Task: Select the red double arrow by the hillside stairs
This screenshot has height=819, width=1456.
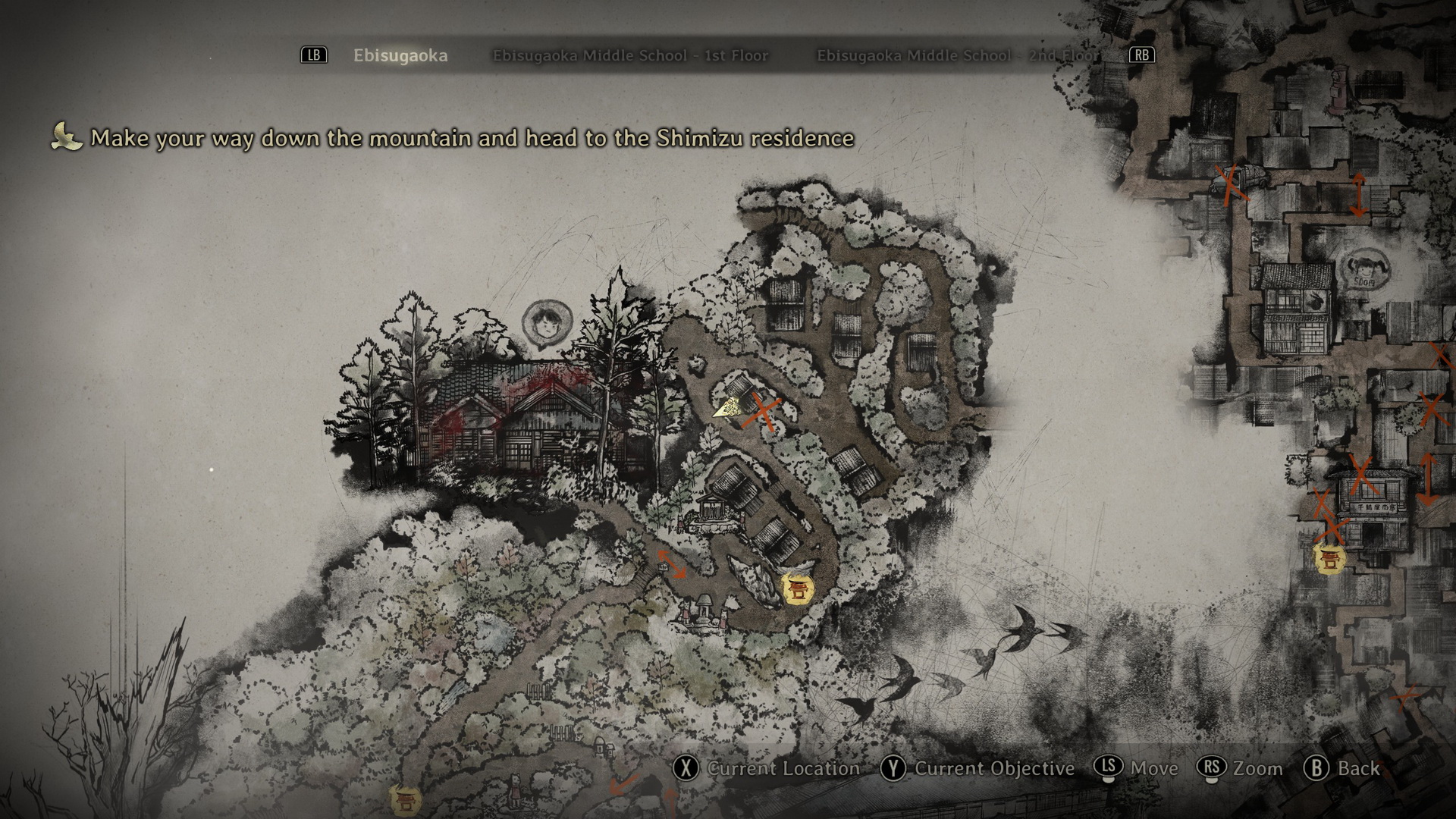Action: pyautogui.click(x=672, y=565)
